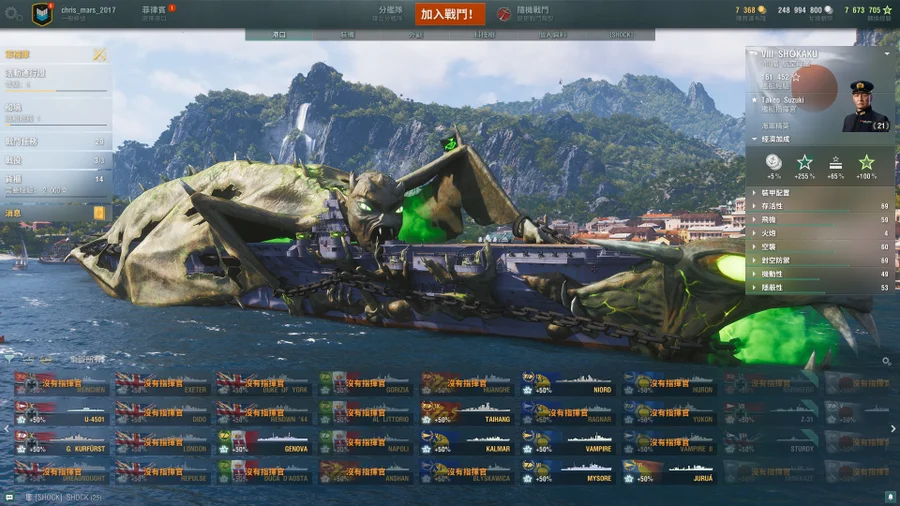The height and width of the screenshot is (506, 900).
Task: Open the 消息 news panel
Action: (x=55, y=213)
